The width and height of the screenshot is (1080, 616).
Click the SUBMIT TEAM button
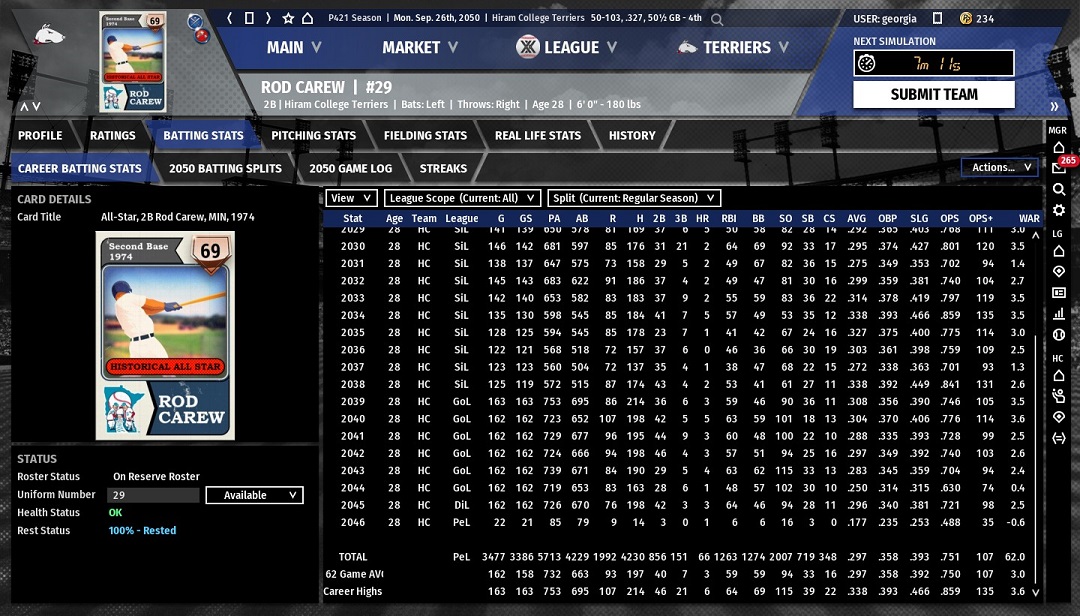pyautogui.click(x=934, y=94)
